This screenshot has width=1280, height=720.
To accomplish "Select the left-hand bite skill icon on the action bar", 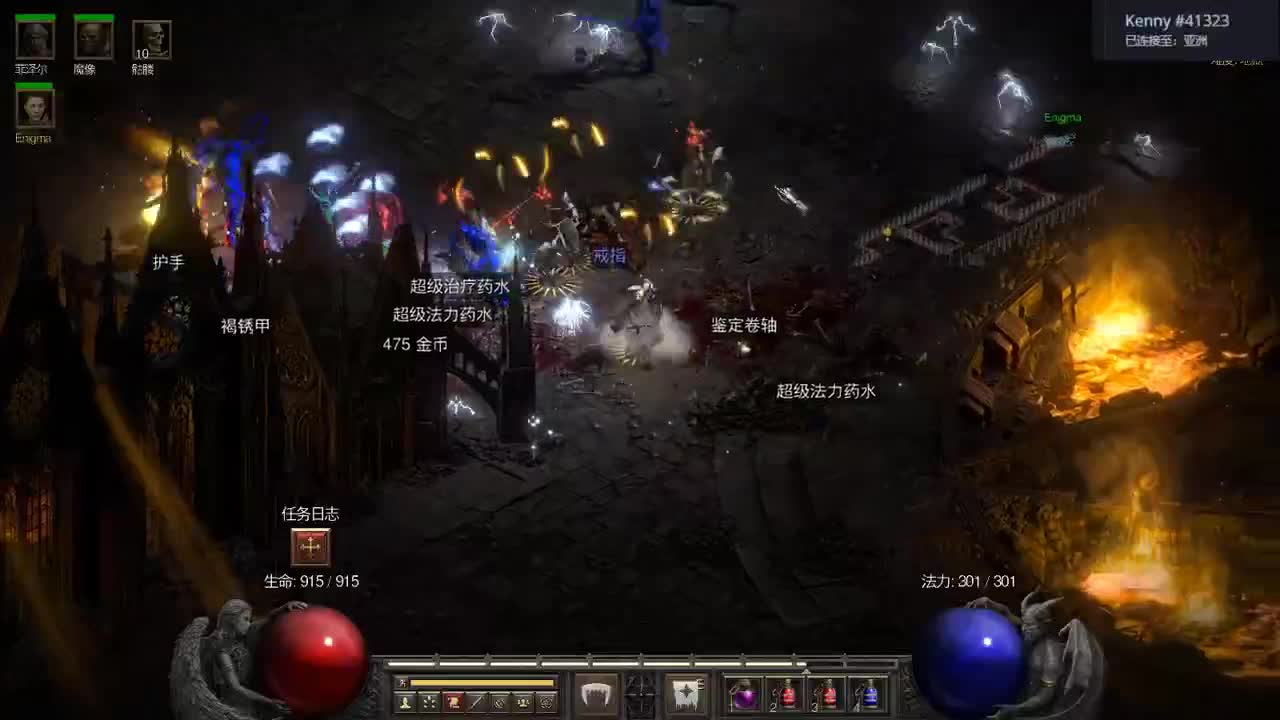I will [594, 693].
